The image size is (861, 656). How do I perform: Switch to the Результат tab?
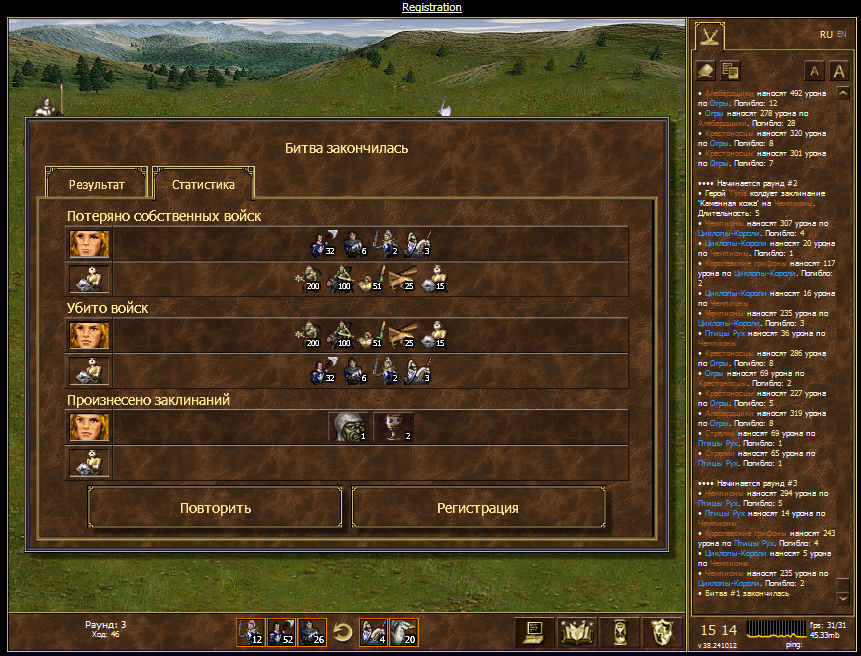(97, 185)
